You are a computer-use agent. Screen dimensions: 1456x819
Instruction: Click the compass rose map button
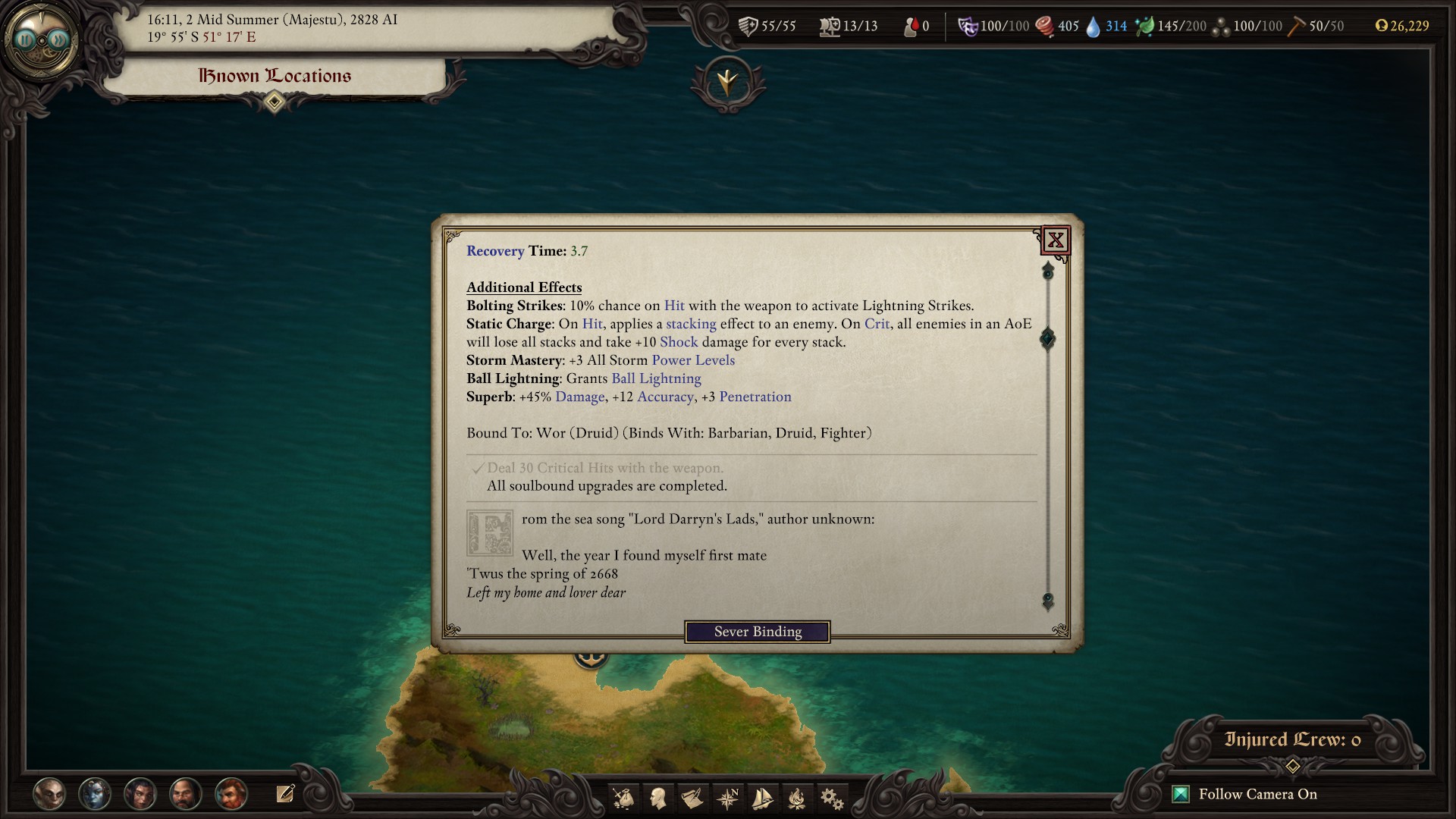727,798
